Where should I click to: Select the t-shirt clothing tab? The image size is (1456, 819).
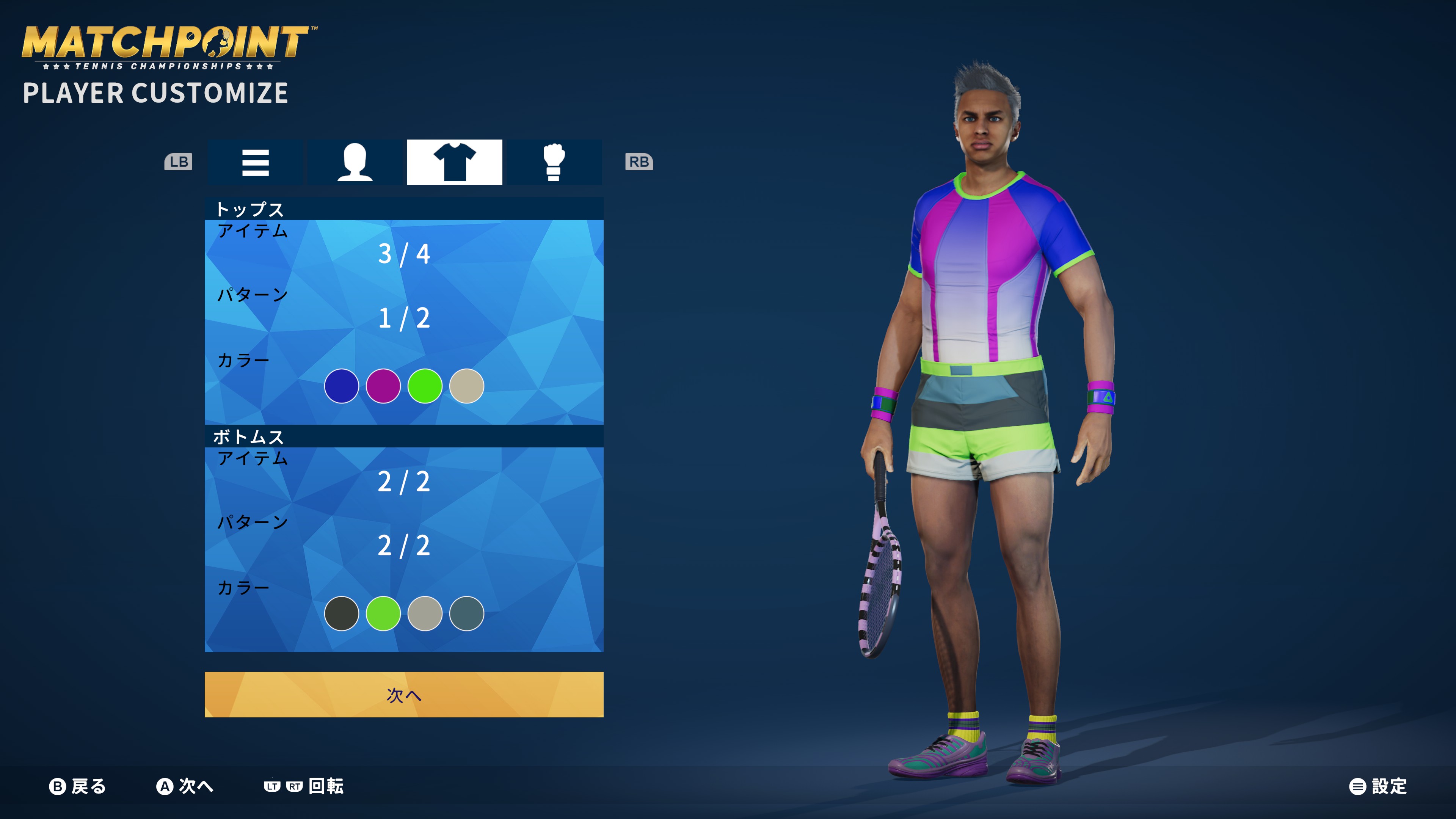[455, 162]
